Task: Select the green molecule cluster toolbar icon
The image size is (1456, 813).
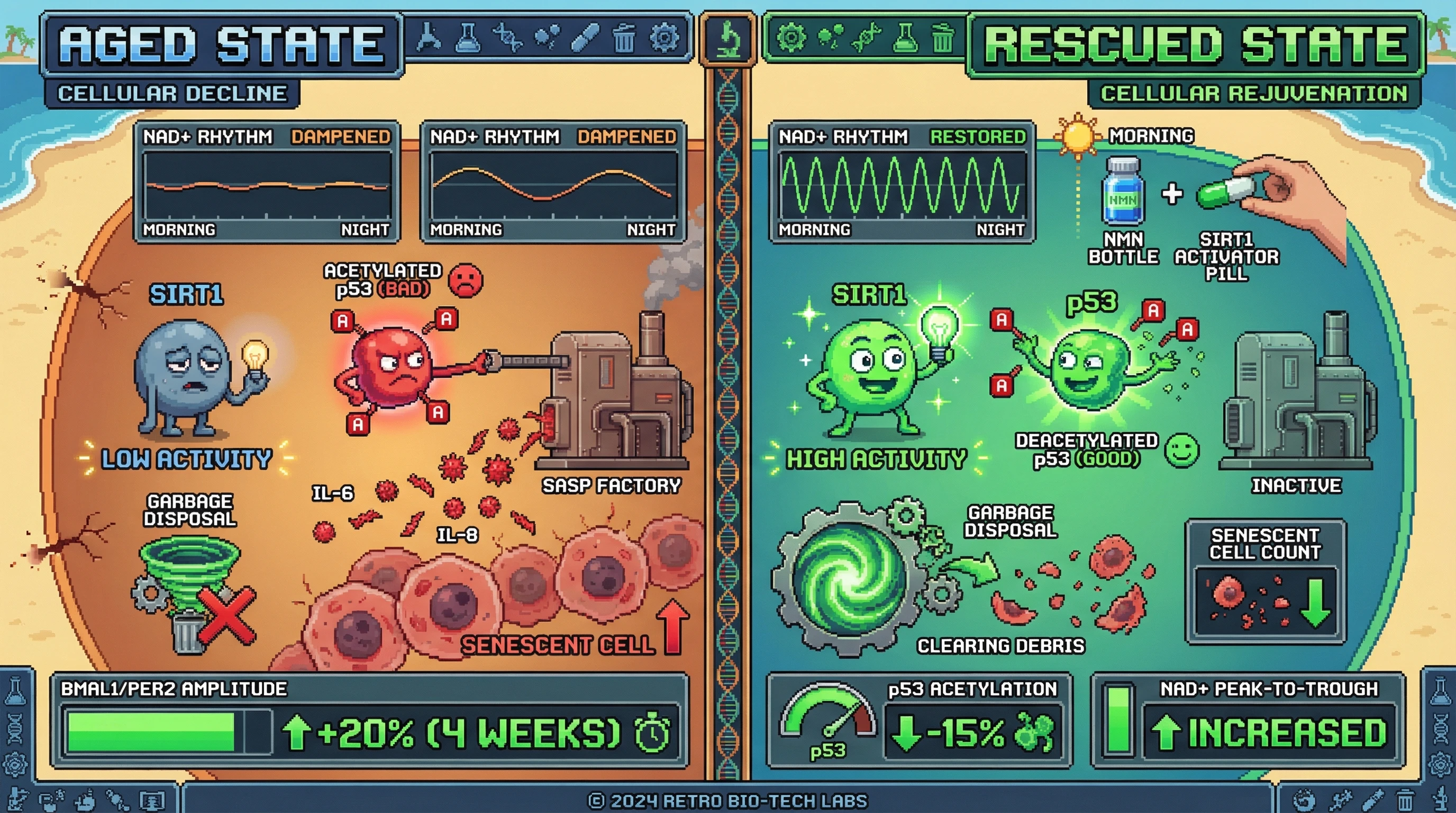Action: click(829, 38)
